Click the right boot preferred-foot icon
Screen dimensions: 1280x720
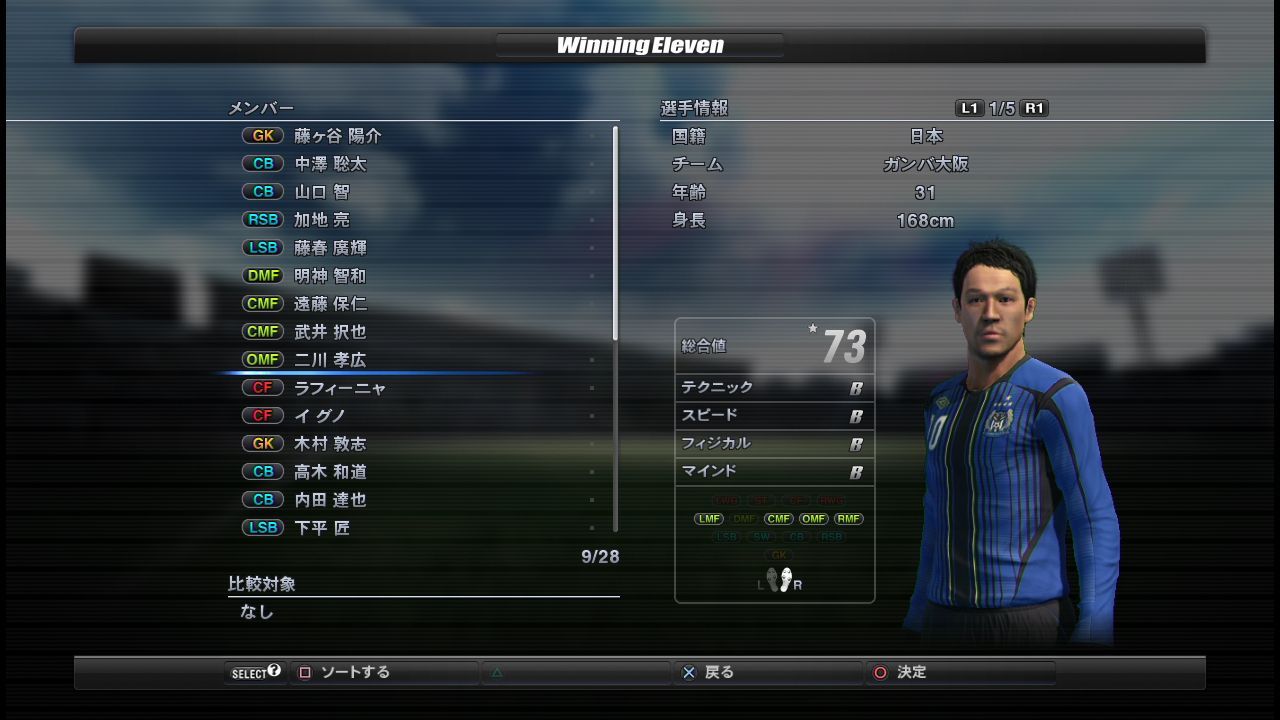click(x=785, y=579)
